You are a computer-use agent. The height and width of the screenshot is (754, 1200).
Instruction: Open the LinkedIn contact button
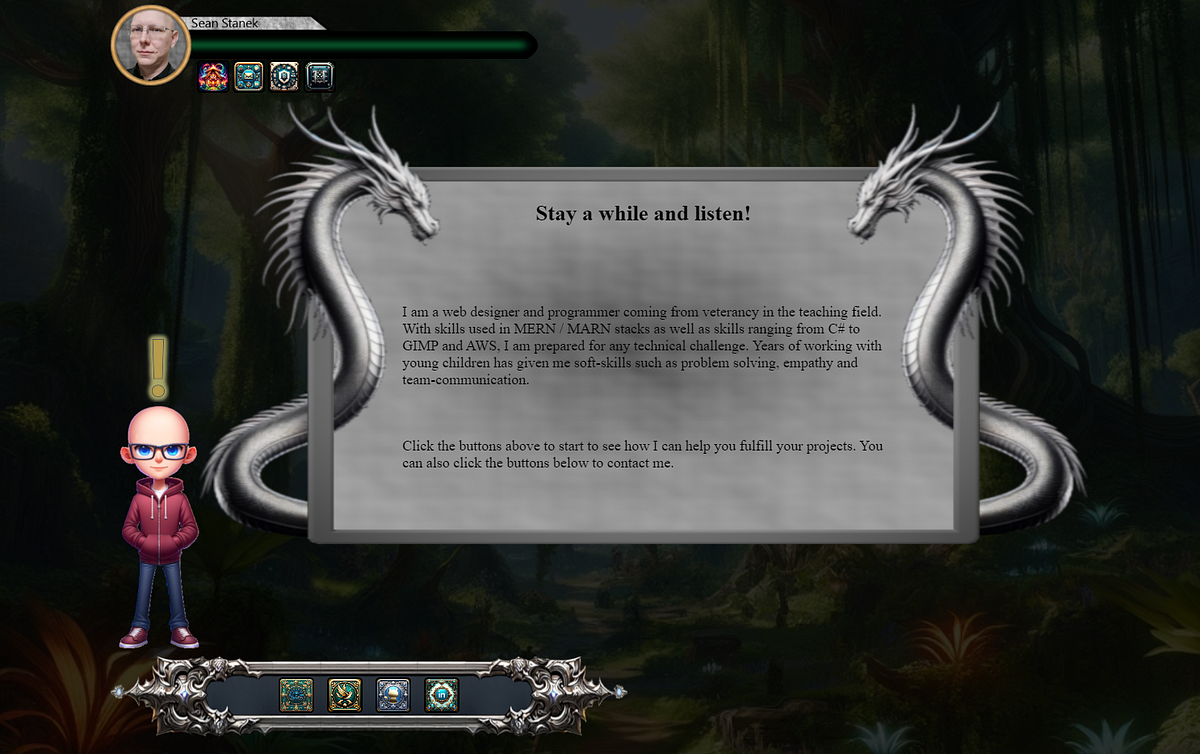441,695
